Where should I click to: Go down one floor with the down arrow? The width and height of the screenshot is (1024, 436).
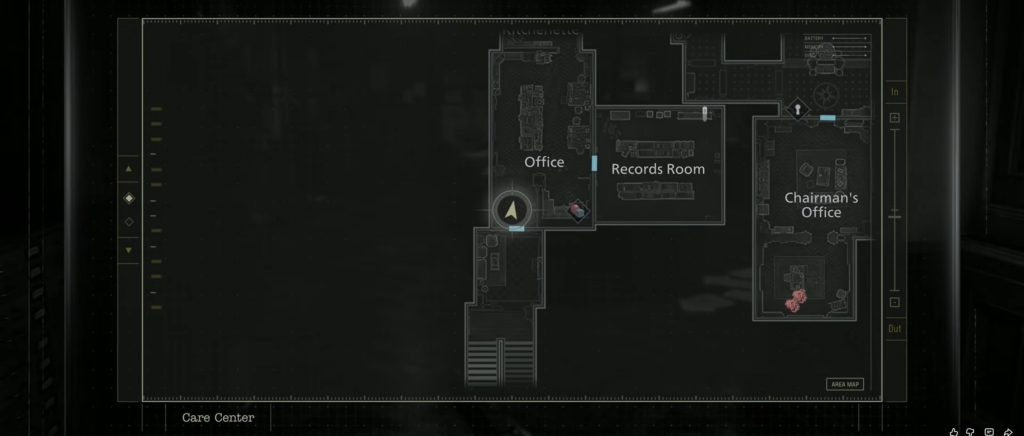128,249
